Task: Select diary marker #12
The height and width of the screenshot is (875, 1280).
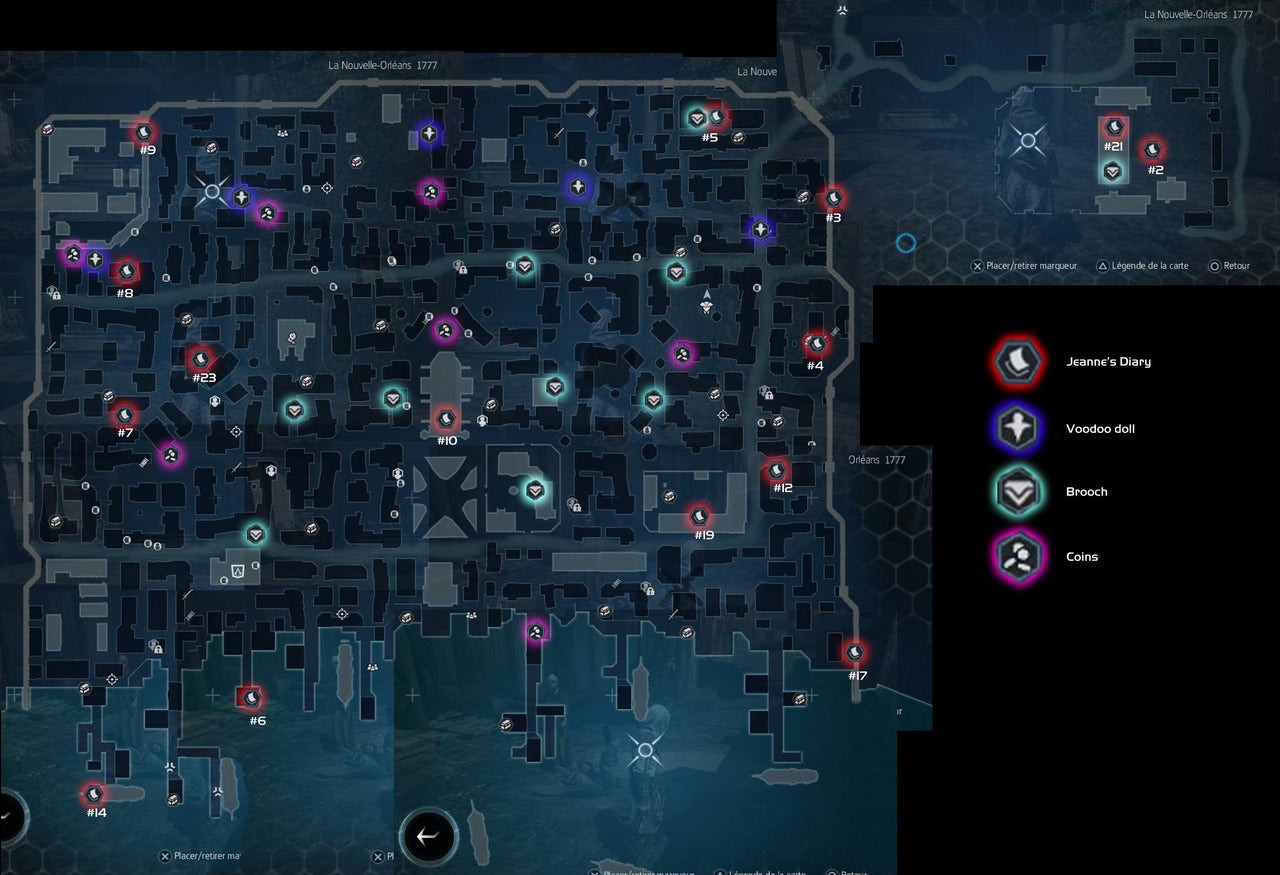Action: pyautogui.click(x=777, y=470)
